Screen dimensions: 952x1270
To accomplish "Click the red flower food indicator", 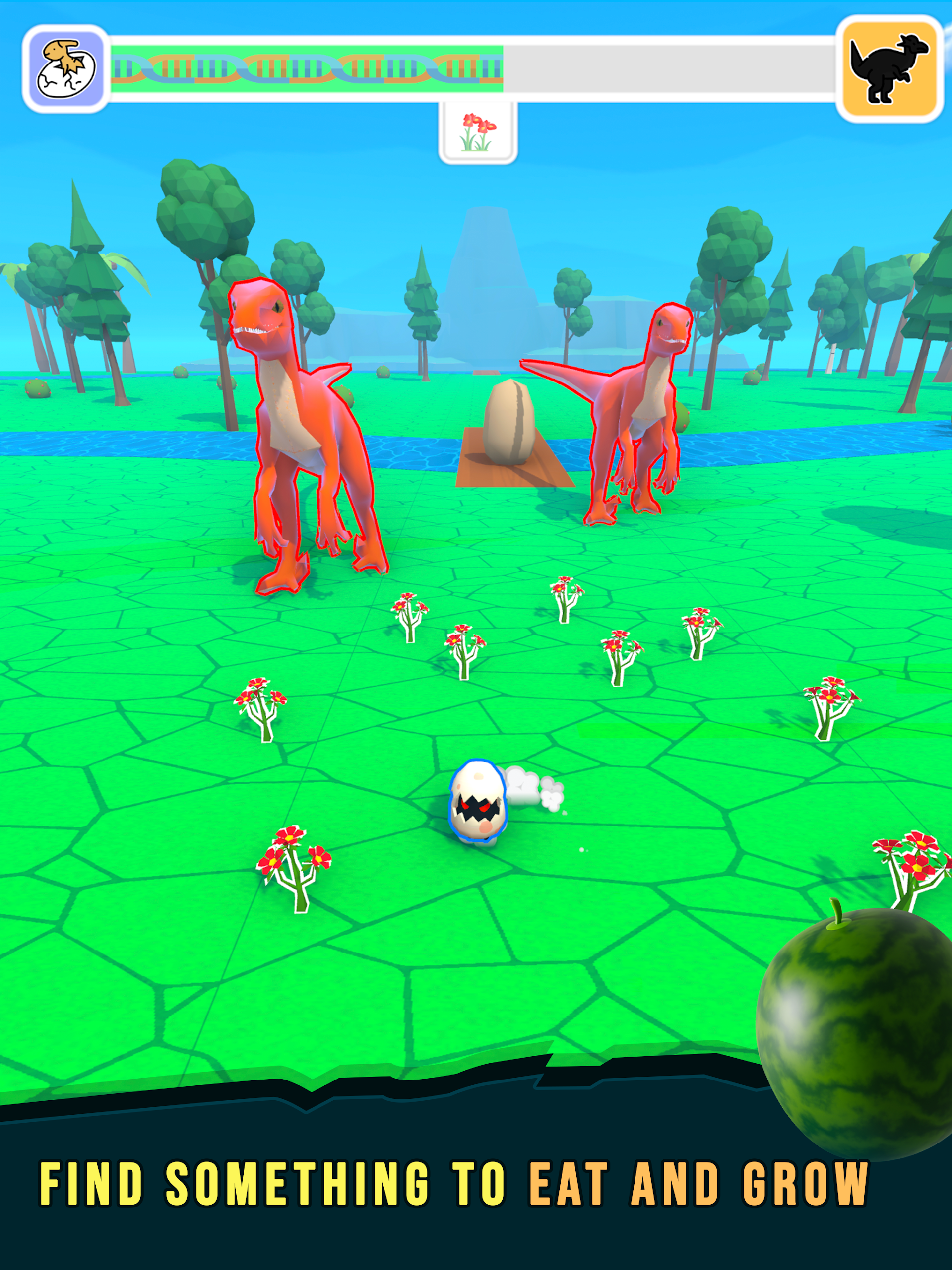I will click(x=478, y=133).
